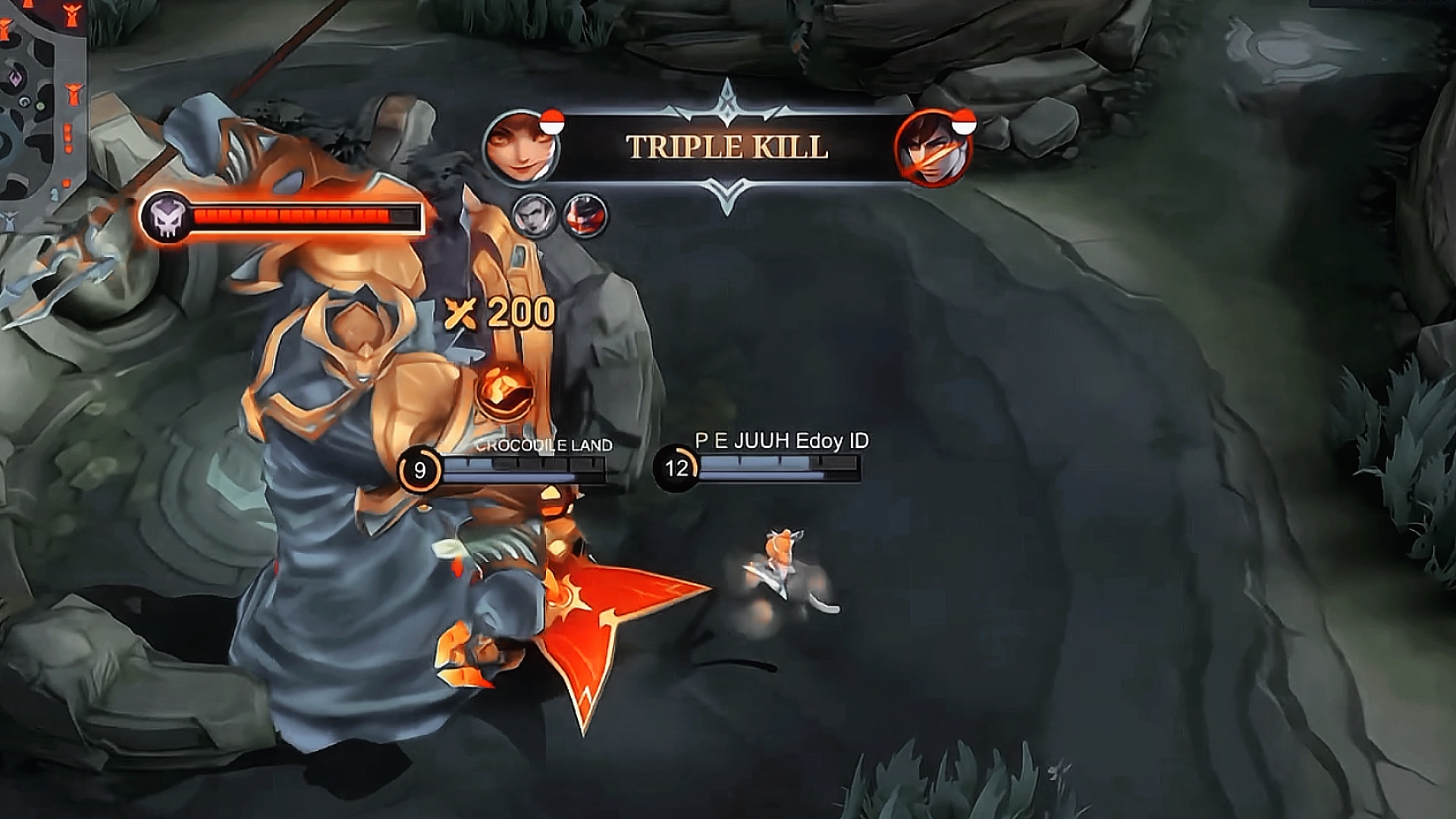Select the killer's portrait on Triple Kill banner
This screenshot has width=1456, height=819.
pyautogui.click(x=522, y=147)
